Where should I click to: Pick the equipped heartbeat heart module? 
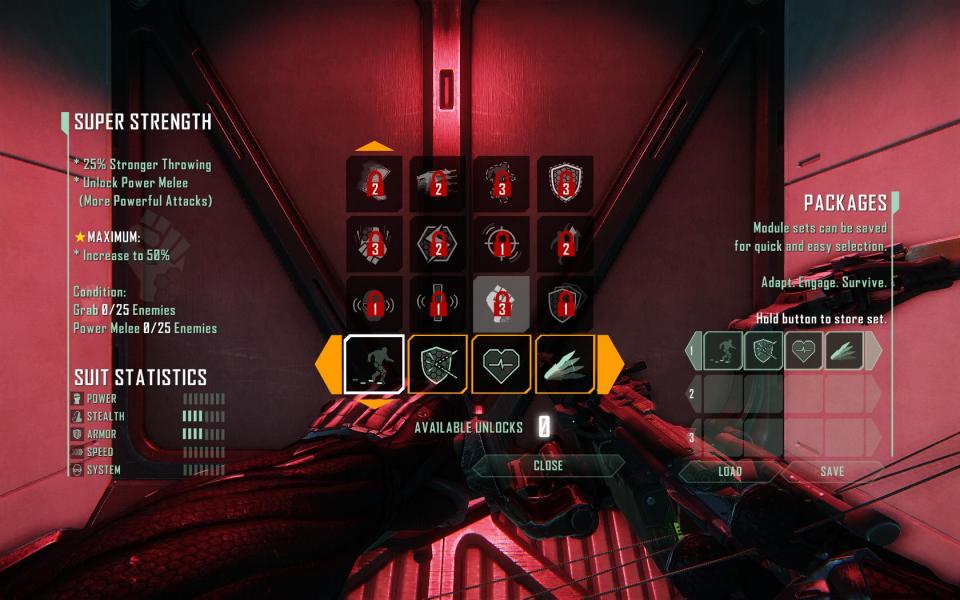(501, 364)
